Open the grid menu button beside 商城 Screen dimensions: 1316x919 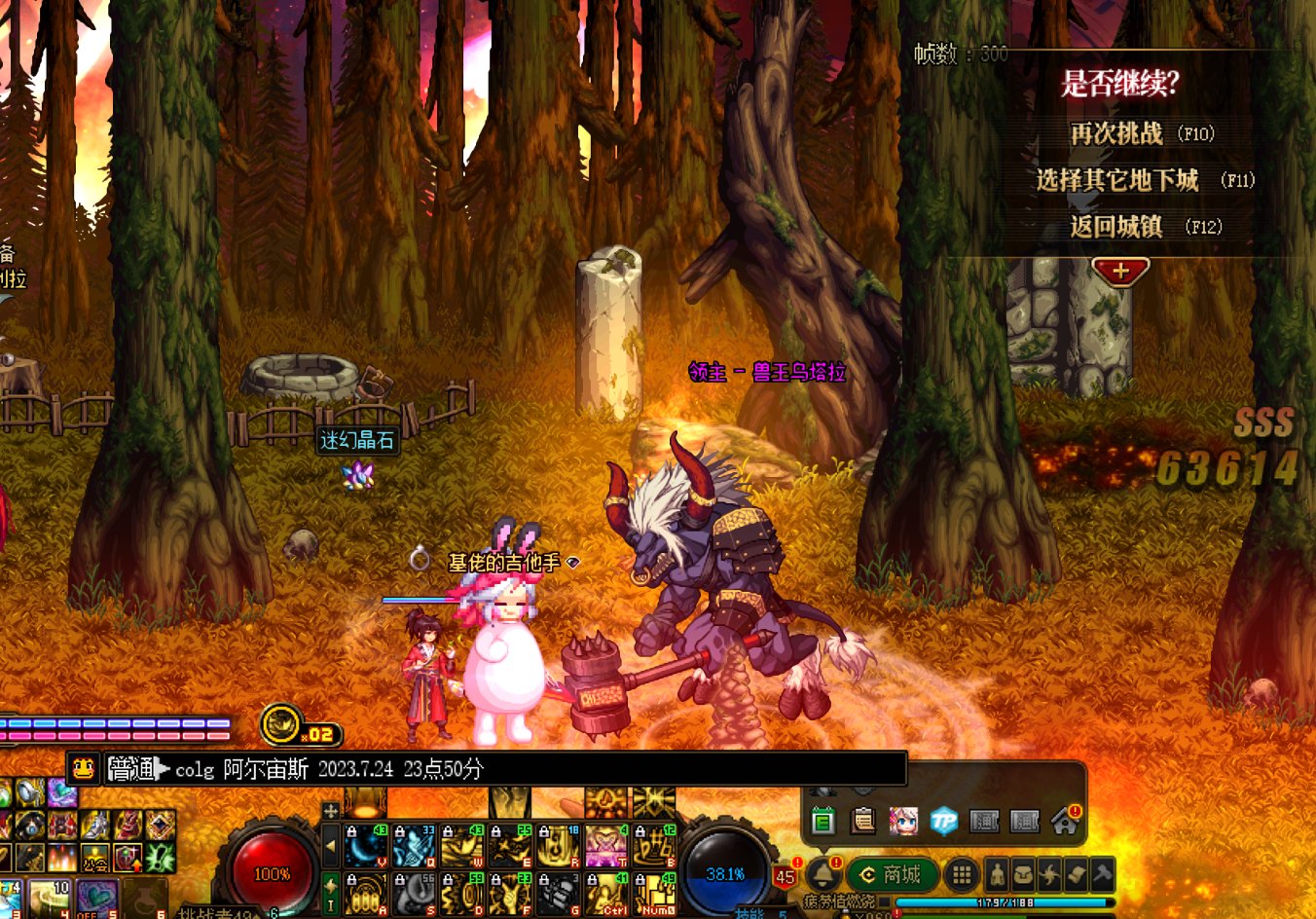click(x=962, y=875)
